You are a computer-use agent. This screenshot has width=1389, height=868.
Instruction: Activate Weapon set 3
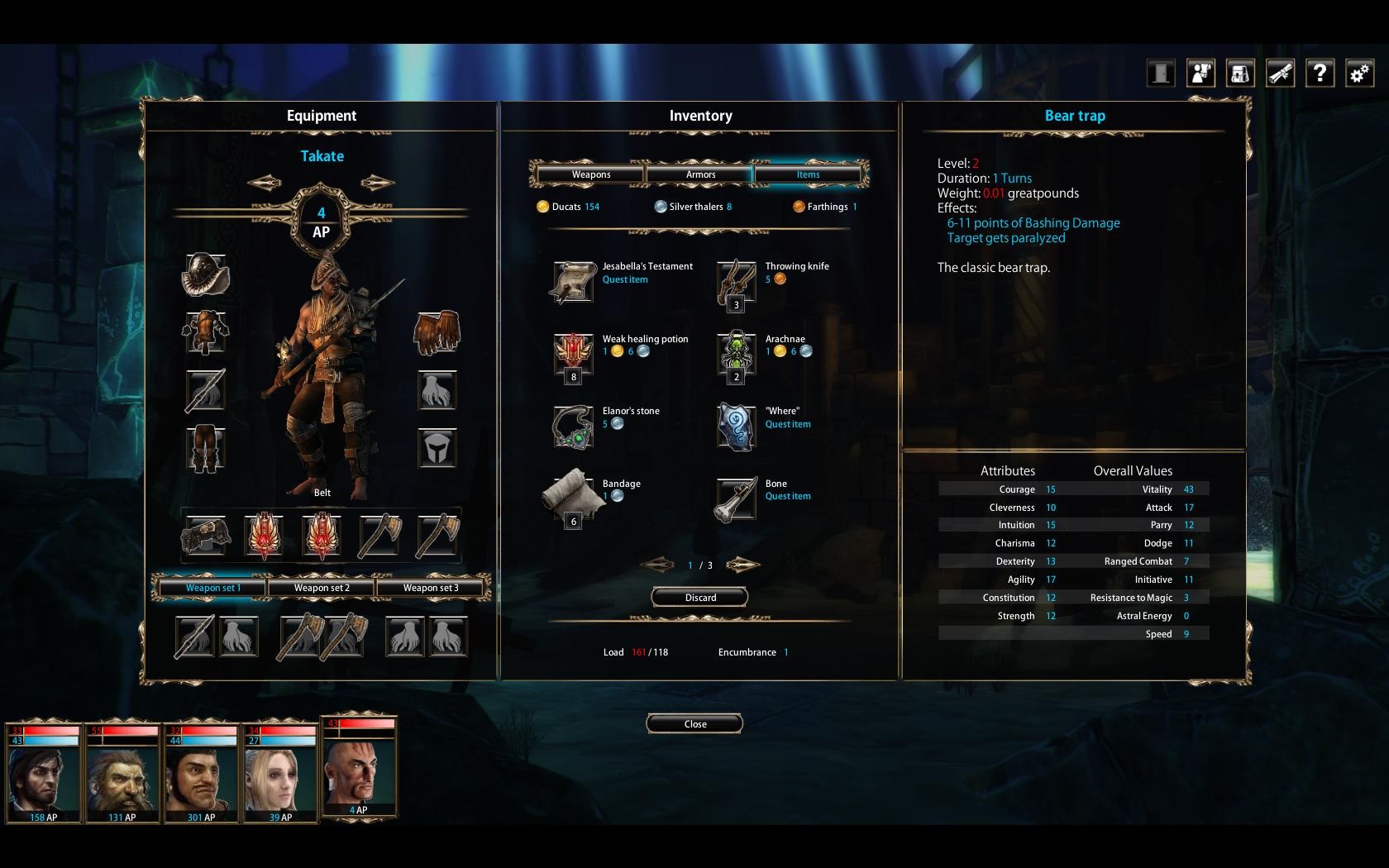[430, 588]
